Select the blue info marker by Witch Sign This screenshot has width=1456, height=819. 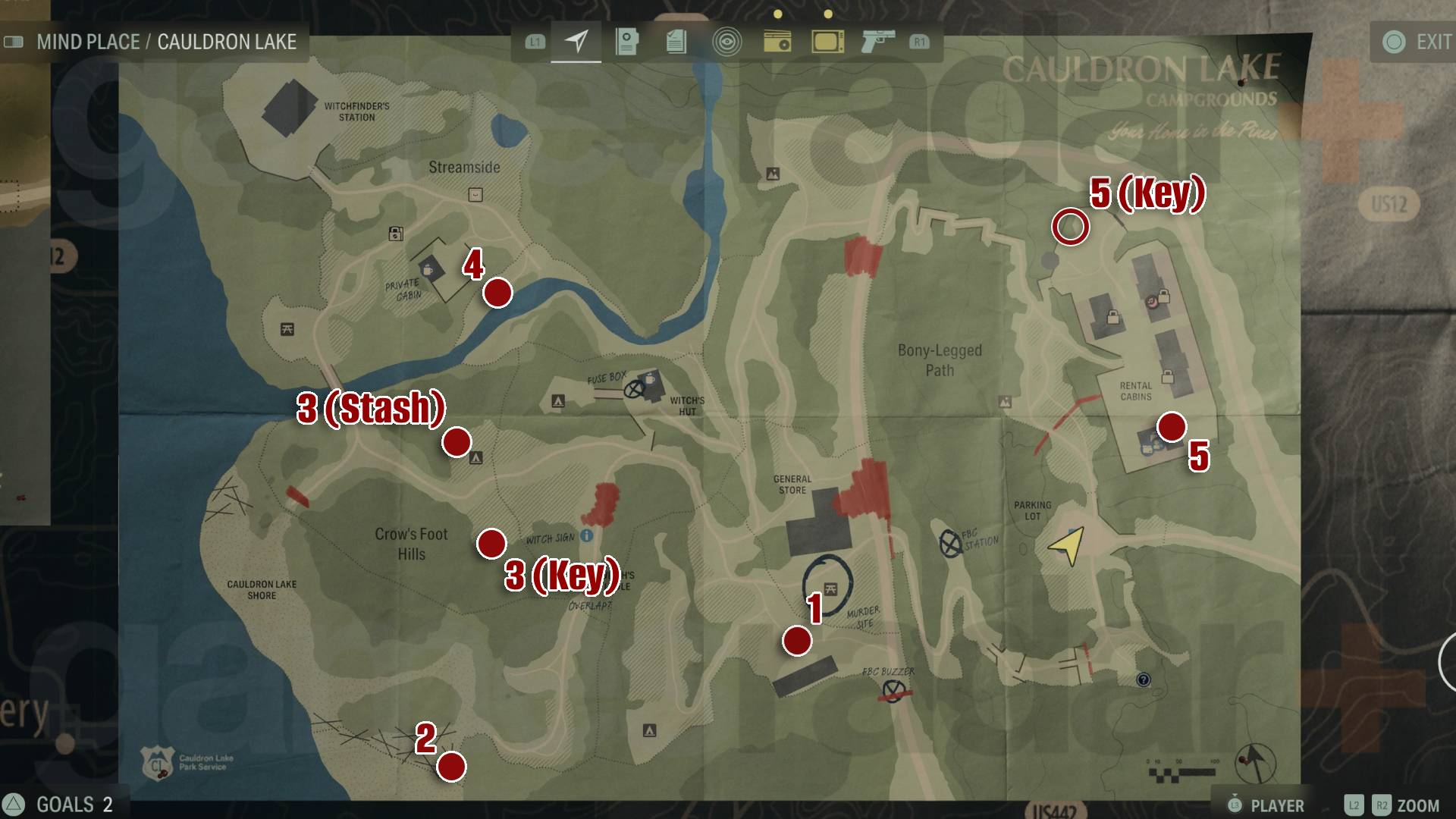point(586,536)
